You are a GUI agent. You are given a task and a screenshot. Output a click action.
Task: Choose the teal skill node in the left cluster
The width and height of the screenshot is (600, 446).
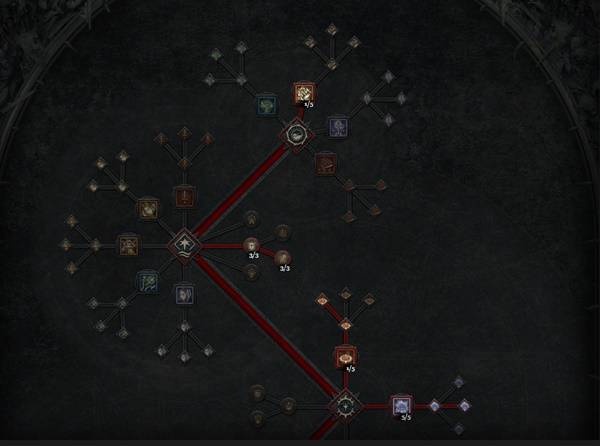148,282
